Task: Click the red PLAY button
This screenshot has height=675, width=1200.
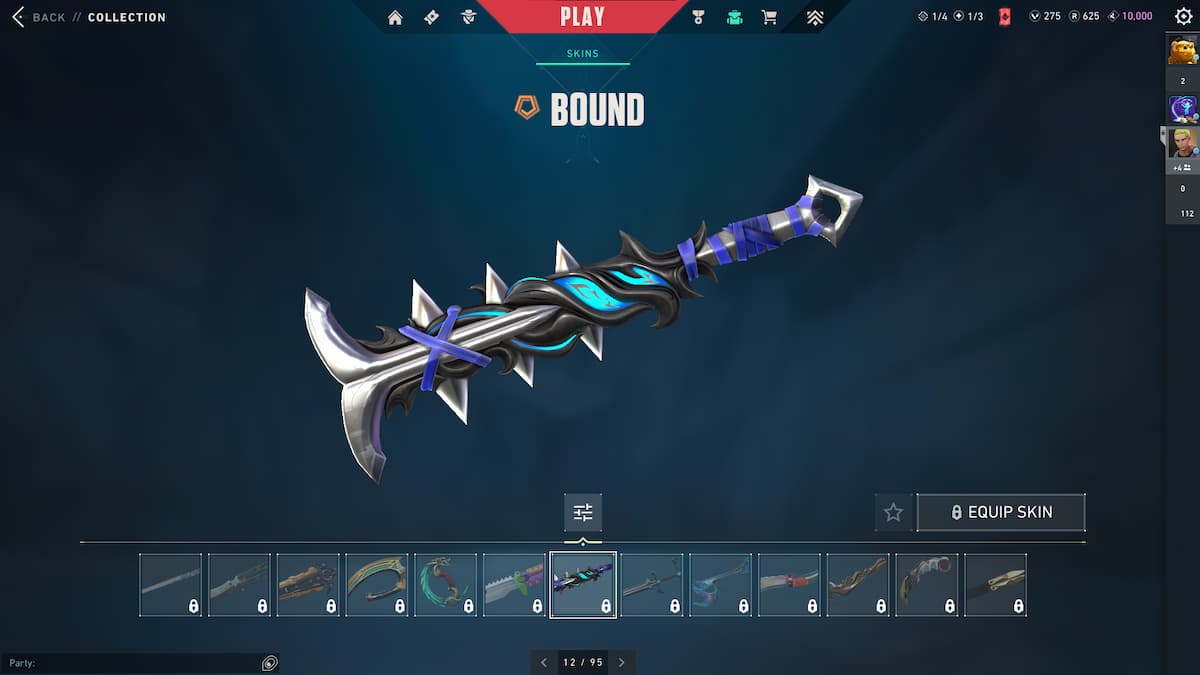Action: click(582, 17)
